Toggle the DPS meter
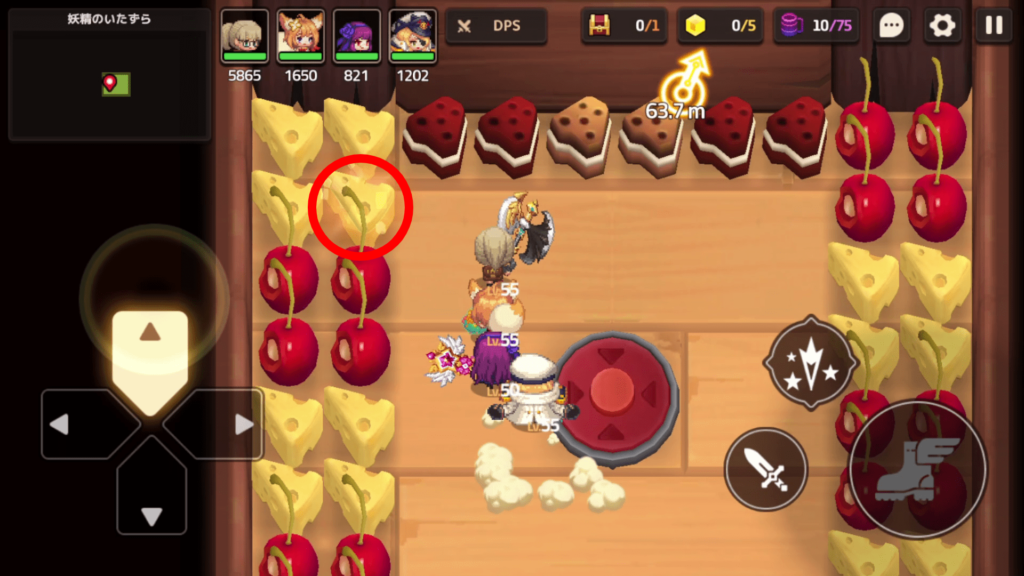Viewport: 1024px width, 576px height. 496,26
